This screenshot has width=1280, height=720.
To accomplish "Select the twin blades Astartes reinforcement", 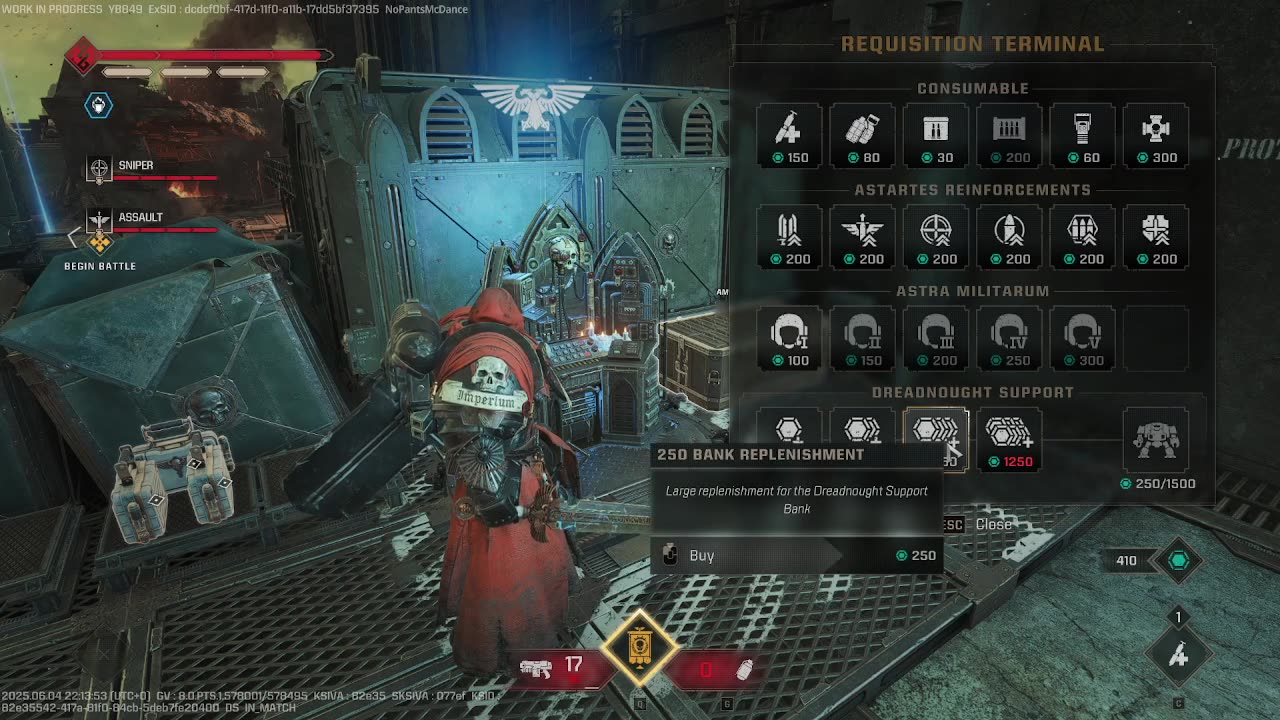I will point(789,237).
